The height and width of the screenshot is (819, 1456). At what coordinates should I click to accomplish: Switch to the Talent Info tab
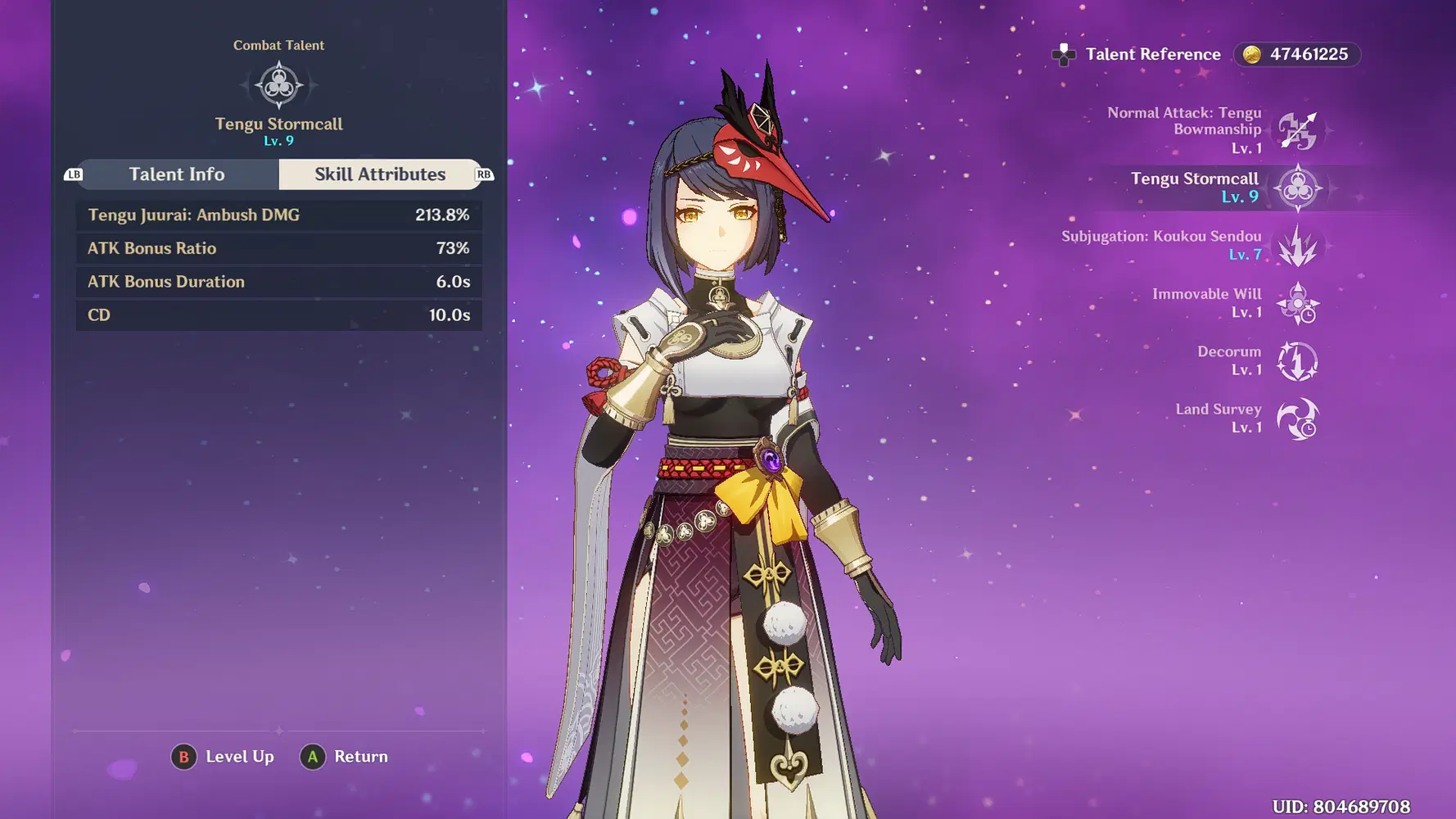coord(177,174)
